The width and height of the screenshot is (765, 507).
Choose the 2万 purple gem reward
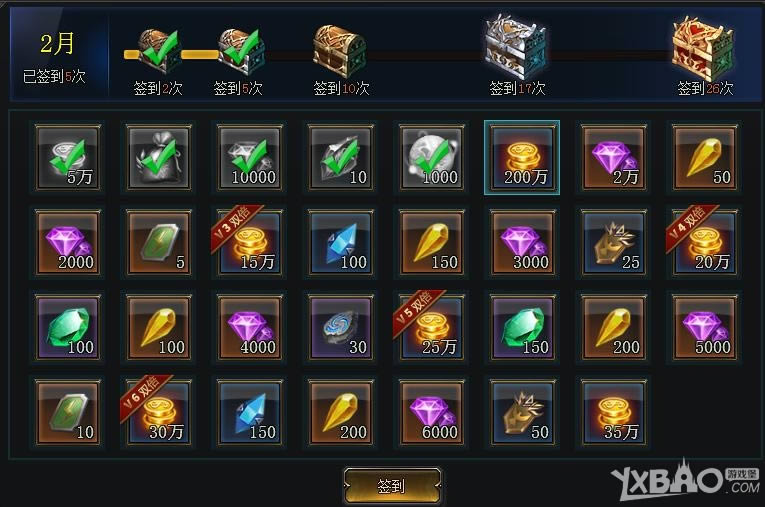pos(614,157)
